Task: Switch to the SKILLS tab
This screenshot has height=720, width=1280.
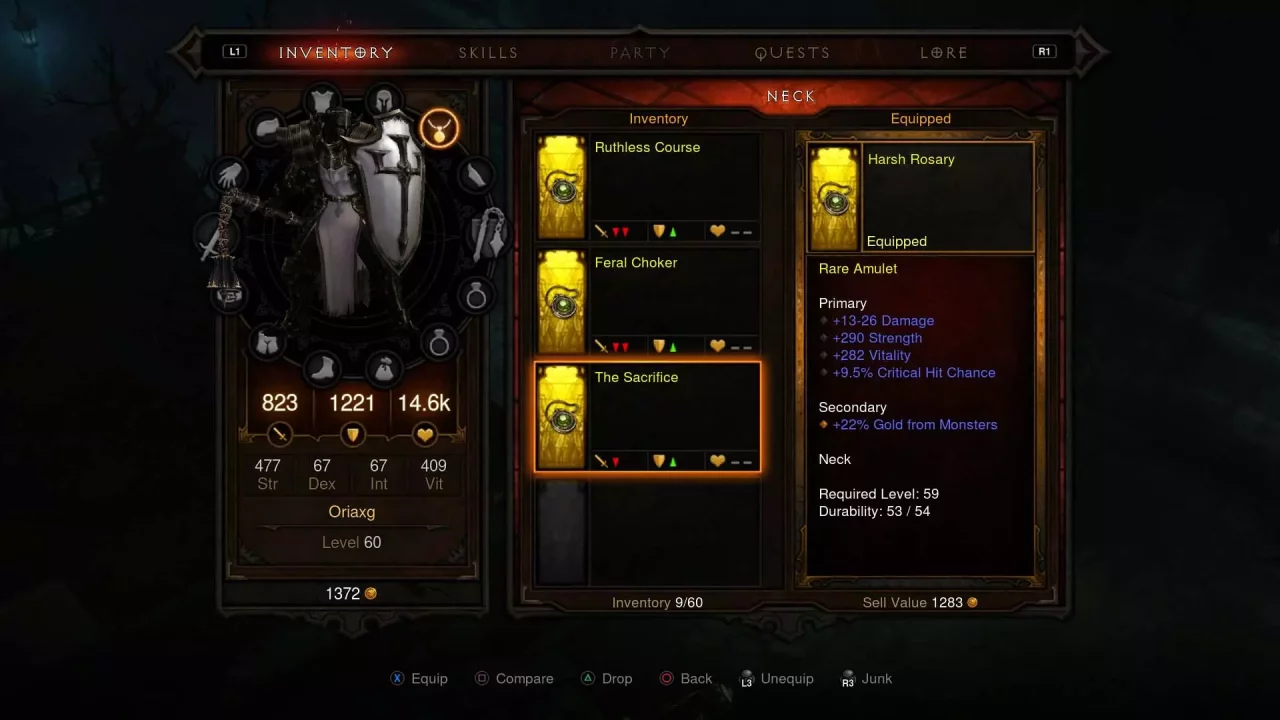Action: click(x=488, y=52)
